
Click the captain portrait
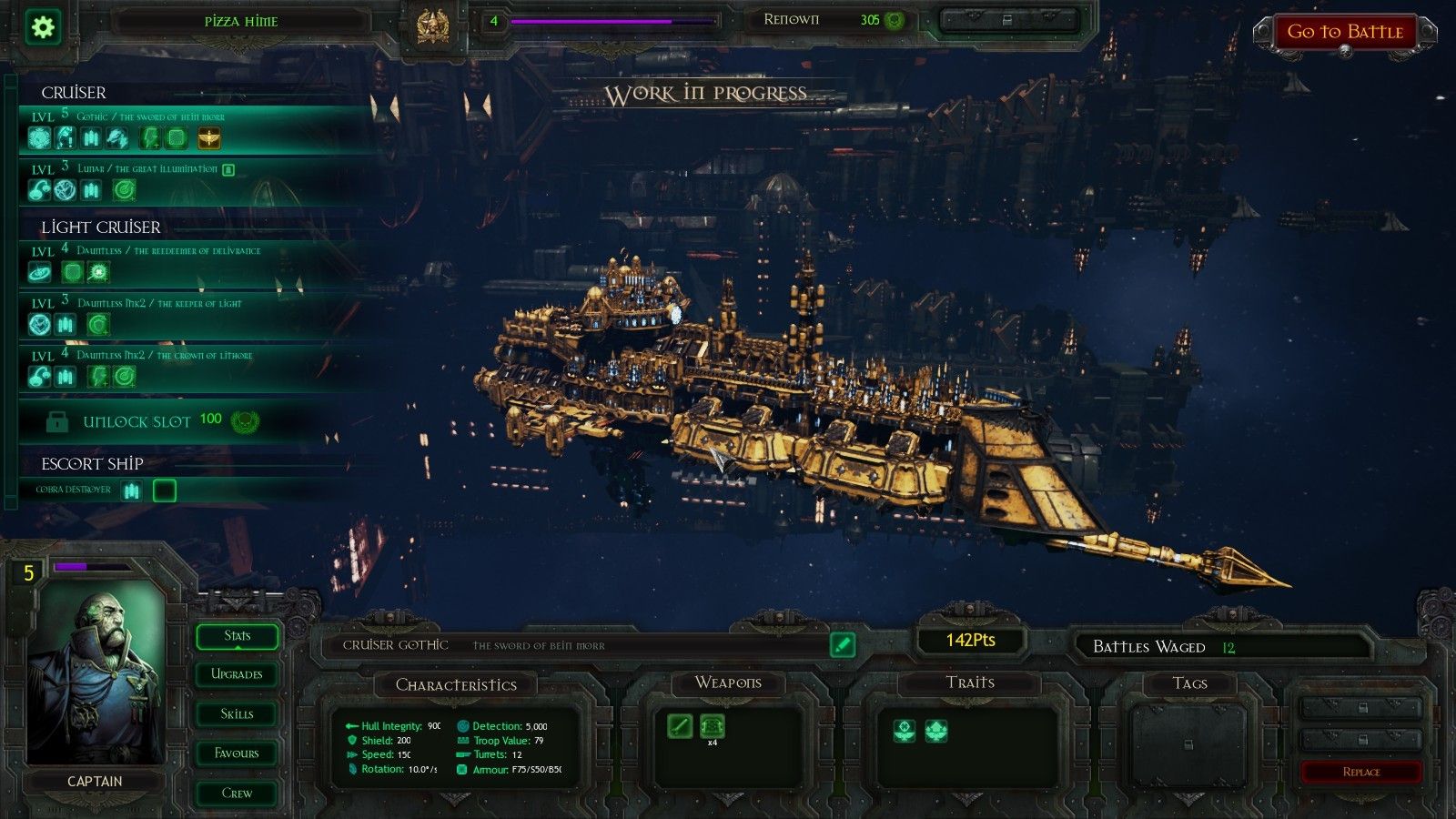(96, 673)
